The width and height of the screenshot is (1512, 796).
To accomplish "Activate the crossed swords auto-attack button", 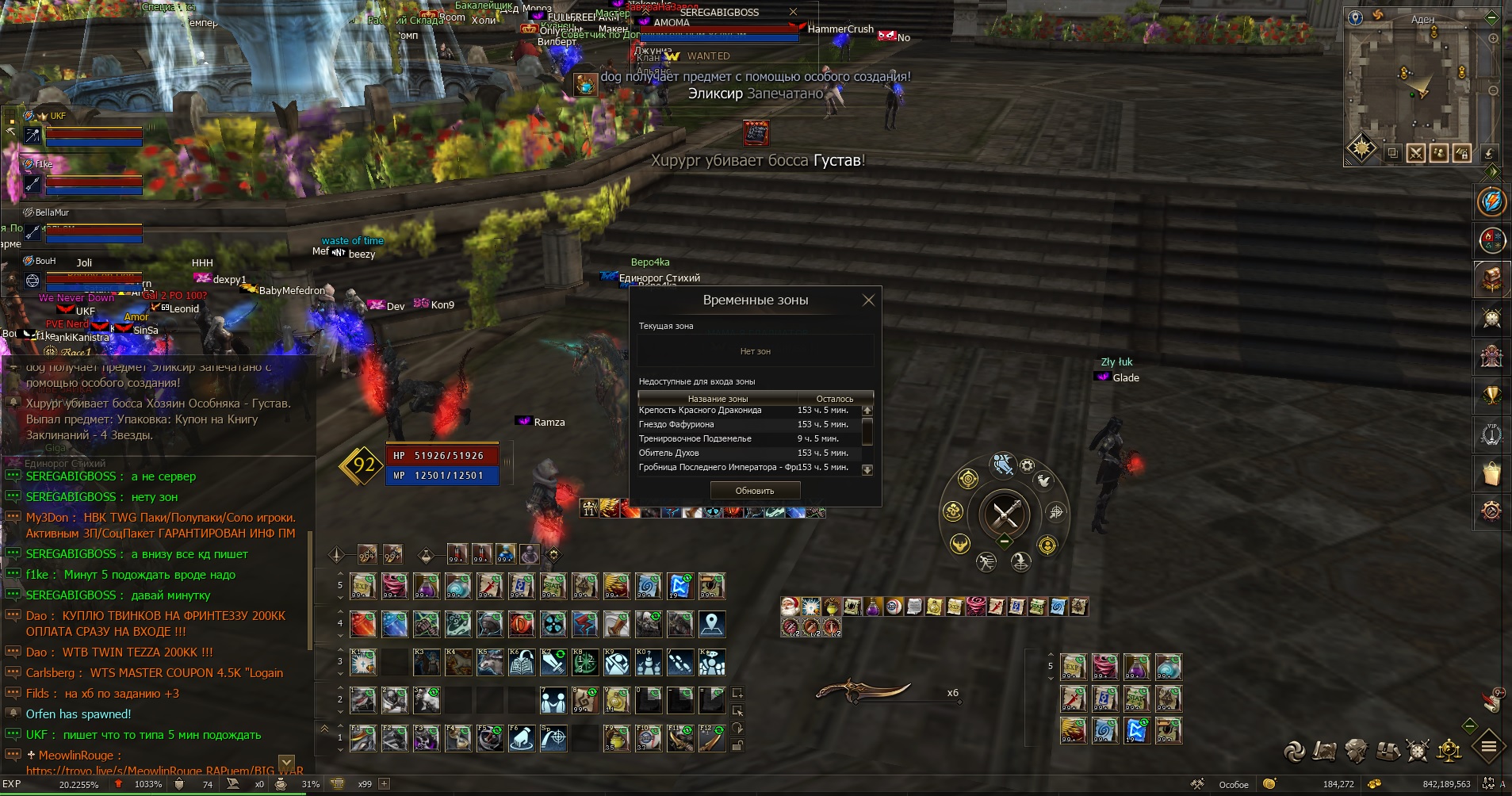I will (1005, 515).
